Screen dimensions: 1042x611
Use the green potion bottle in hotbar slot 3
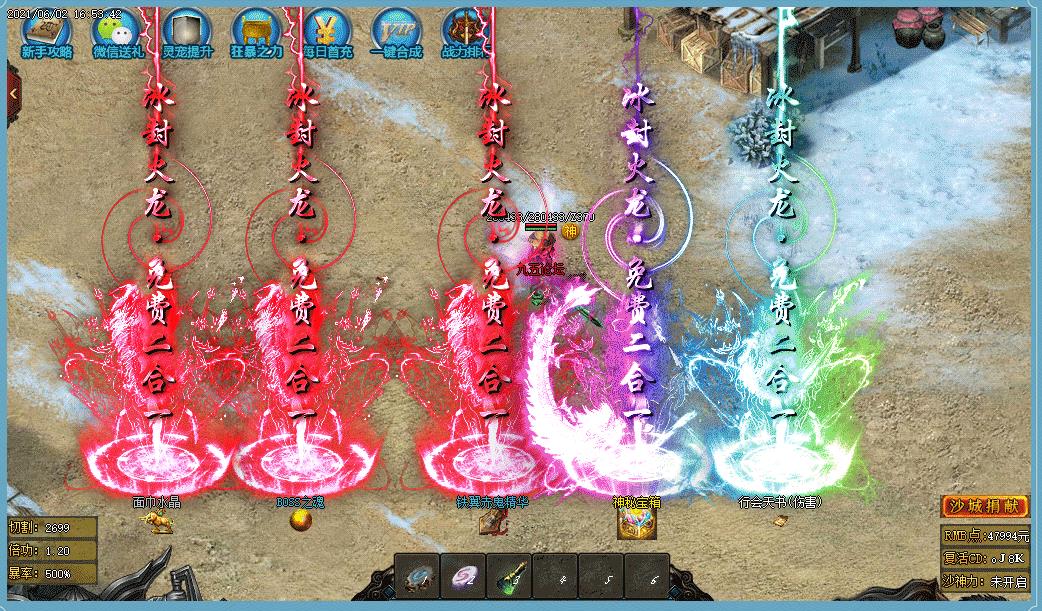point(510,577)
